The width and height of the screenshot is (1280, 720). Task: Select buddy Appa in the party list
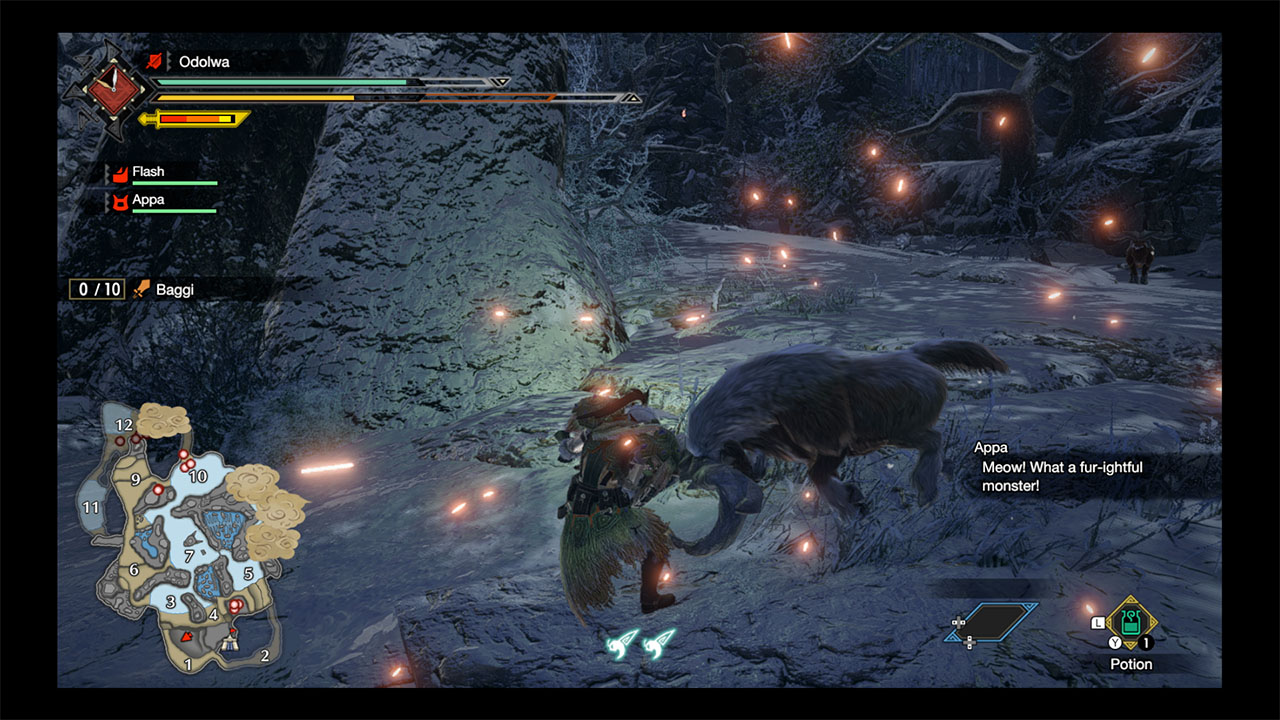click(148, 200)
